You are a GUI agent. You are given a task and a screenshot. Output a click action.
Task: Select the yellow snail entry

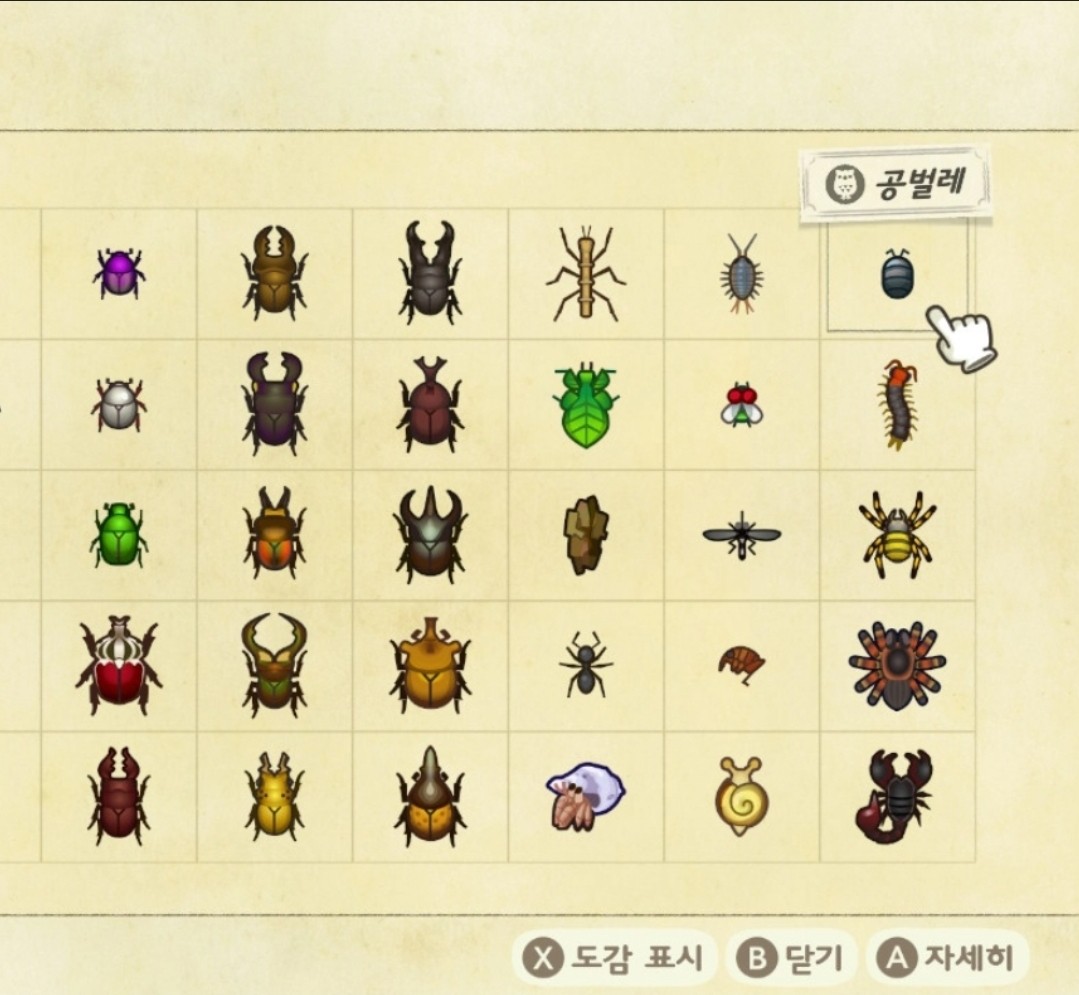[x=741, y=795]
